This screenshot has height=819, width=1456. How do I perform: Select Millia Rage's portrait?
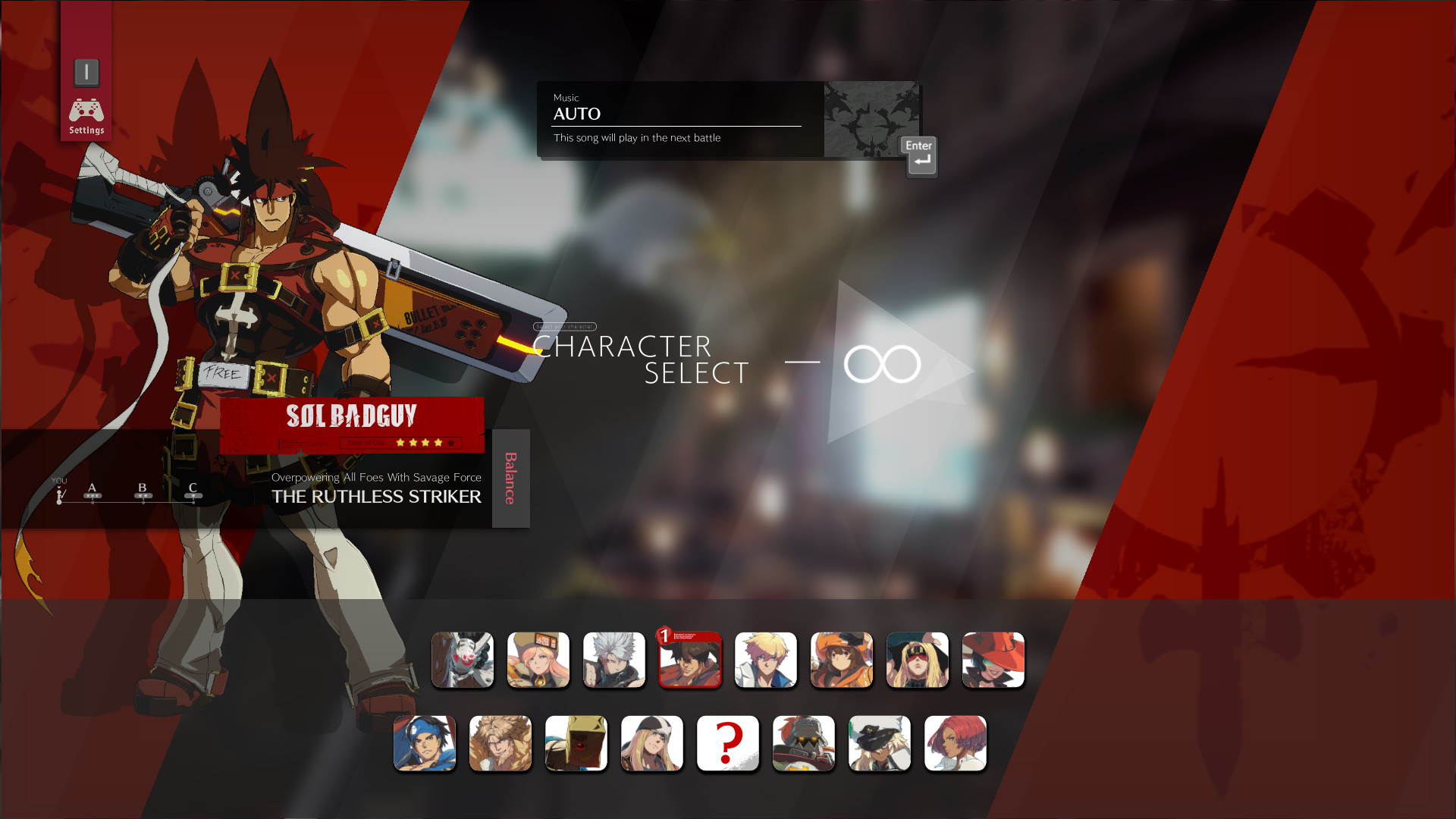pos(918,660)
